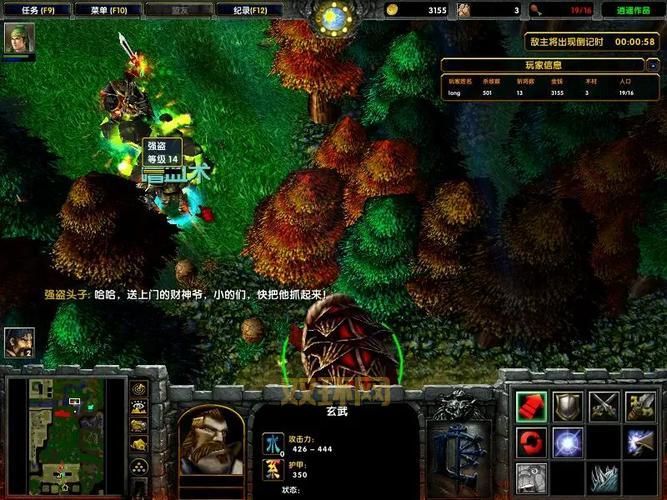Image resolution: width=667 pixels, height=500 pixels.
Task: Select the dark-haired hero icon
Action: (19, 343)
